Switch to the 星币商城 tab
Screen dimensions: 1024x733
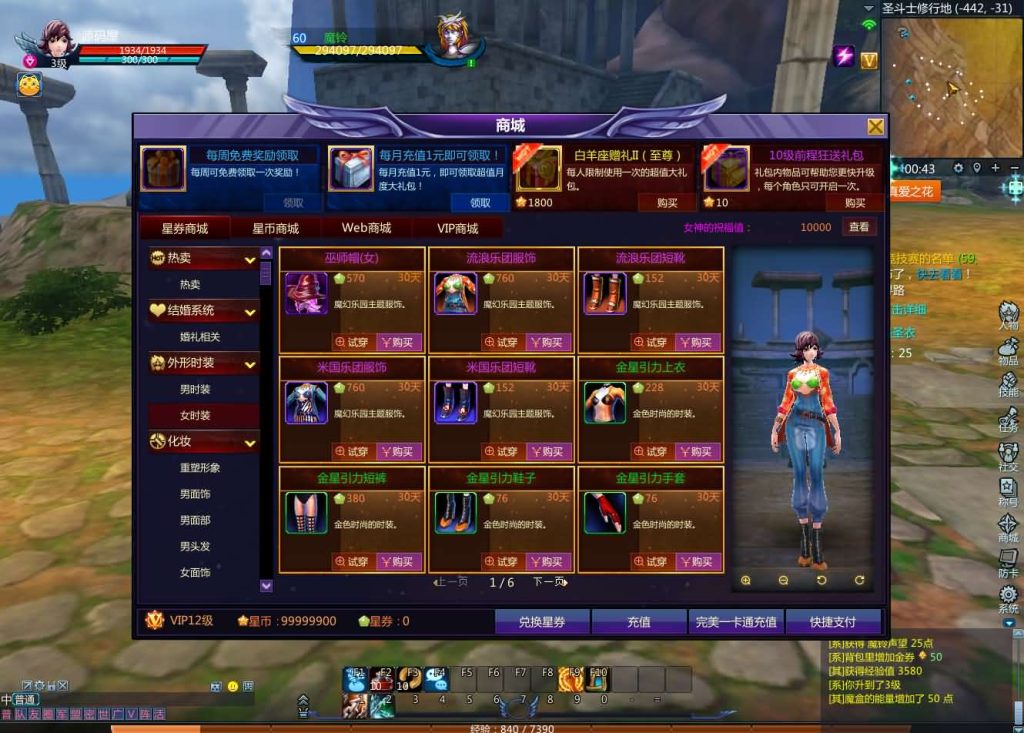click(x=275, y=228)
